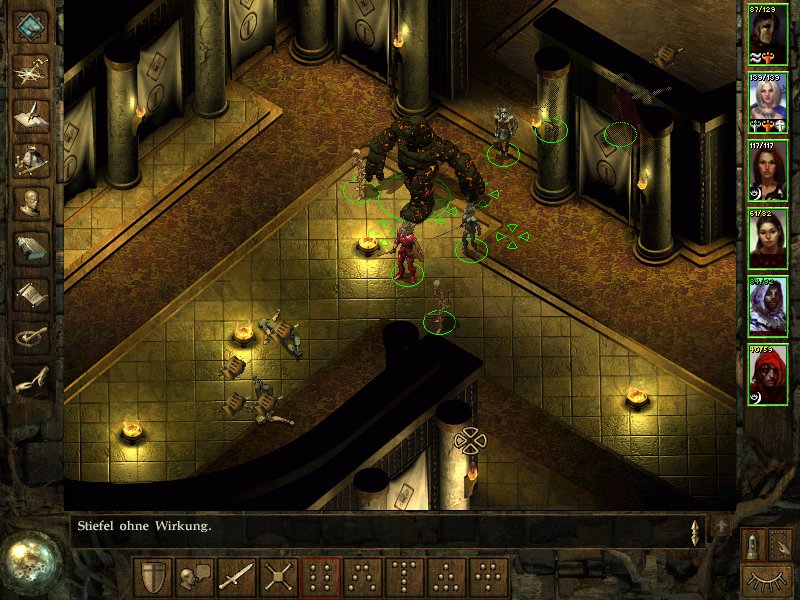Click the stop action crossed-arrows button
800x600 pixels.
(279, 577)
